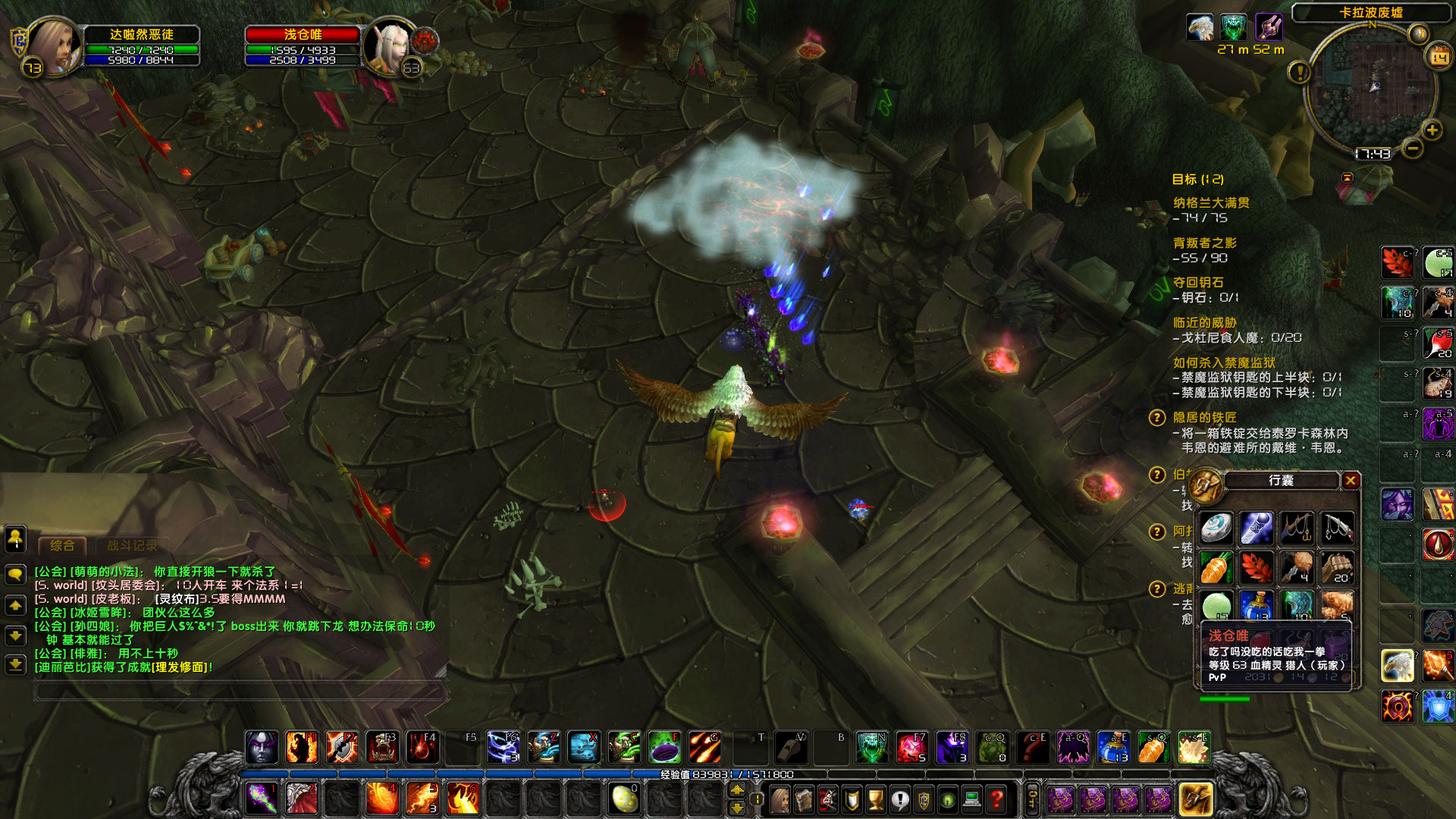1456x819 pixels.
Task: Open character info via the portrait micro menu icon
Action: click(x=779, y=799)
